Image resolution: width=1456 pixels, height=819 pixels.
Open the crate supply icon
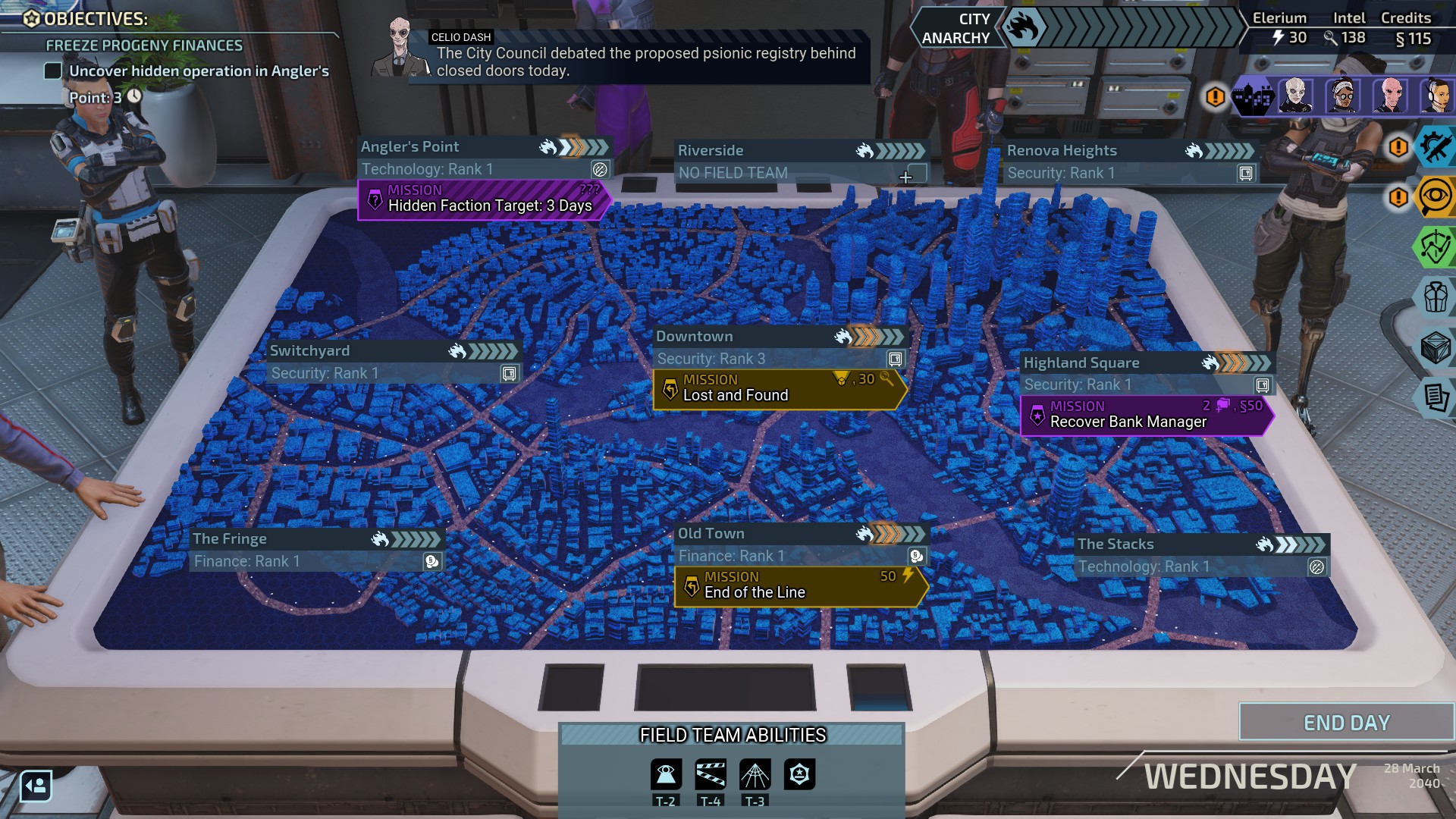click(x=1435, y=347)
